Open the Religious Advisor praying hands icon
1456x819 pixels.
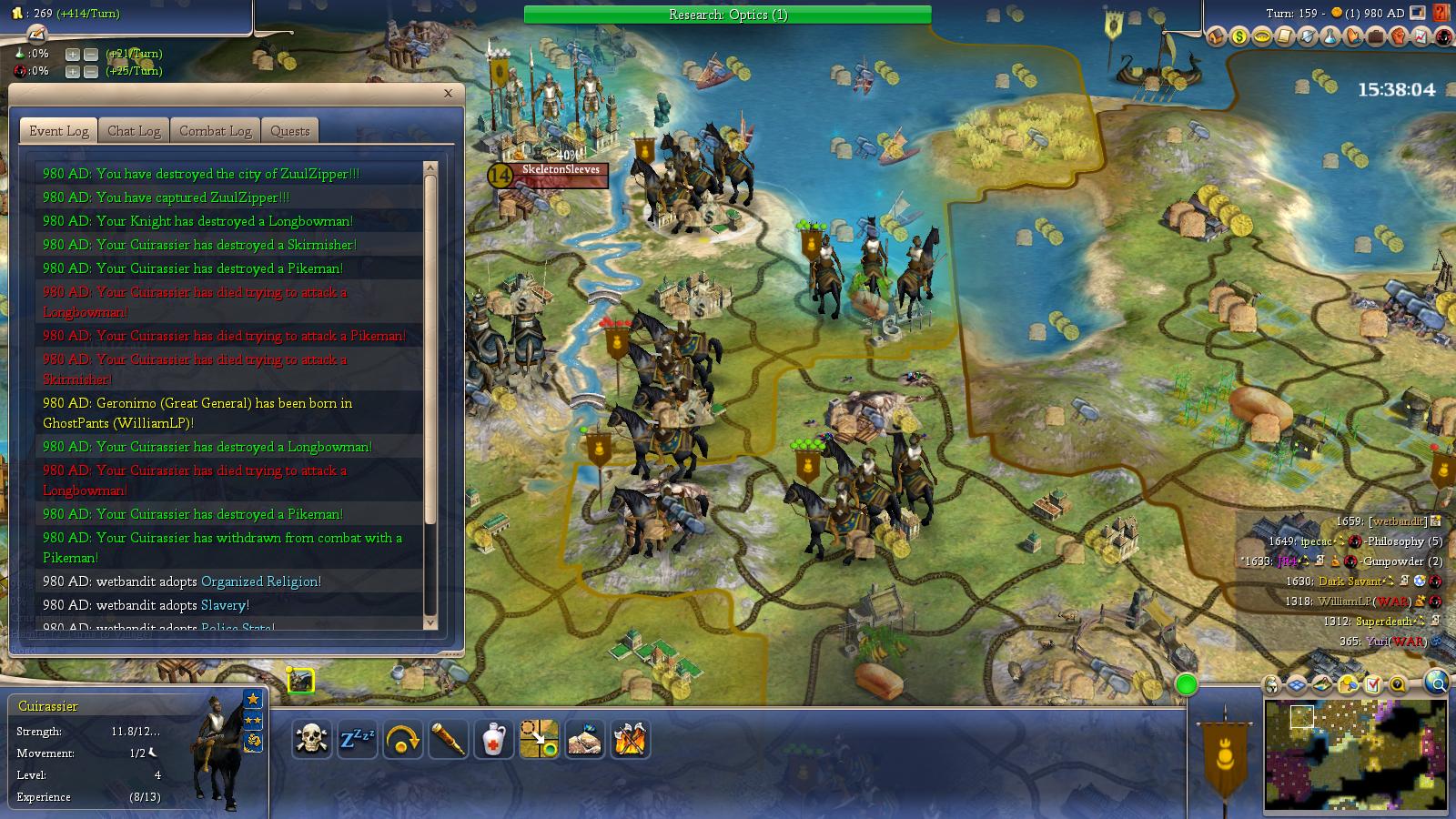click(x=1353, y=36)
